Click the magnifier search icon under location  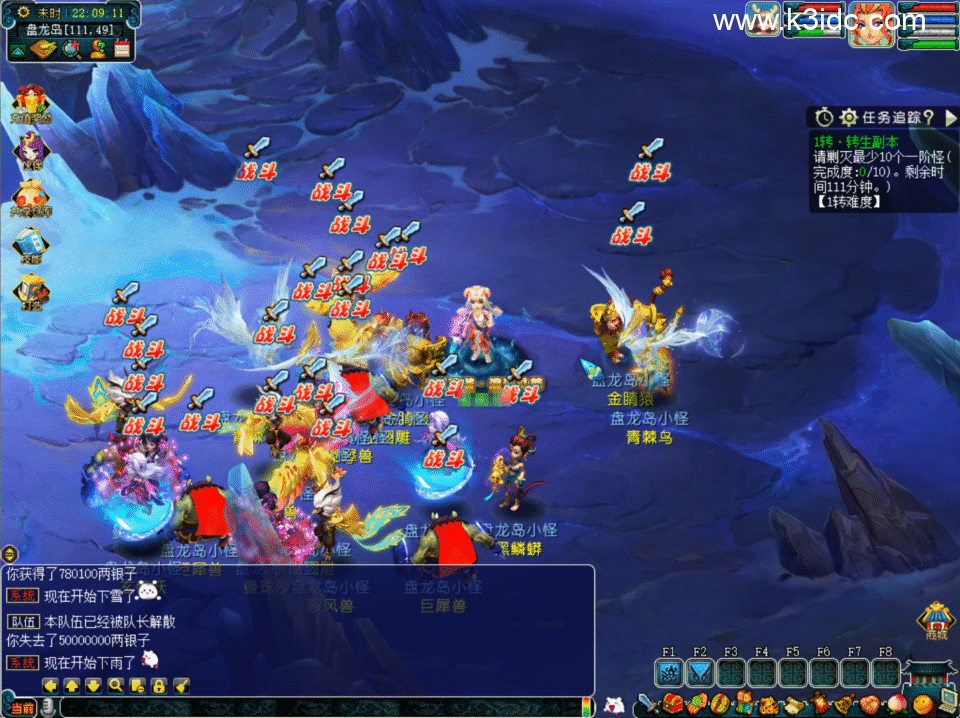coord(72,49)
